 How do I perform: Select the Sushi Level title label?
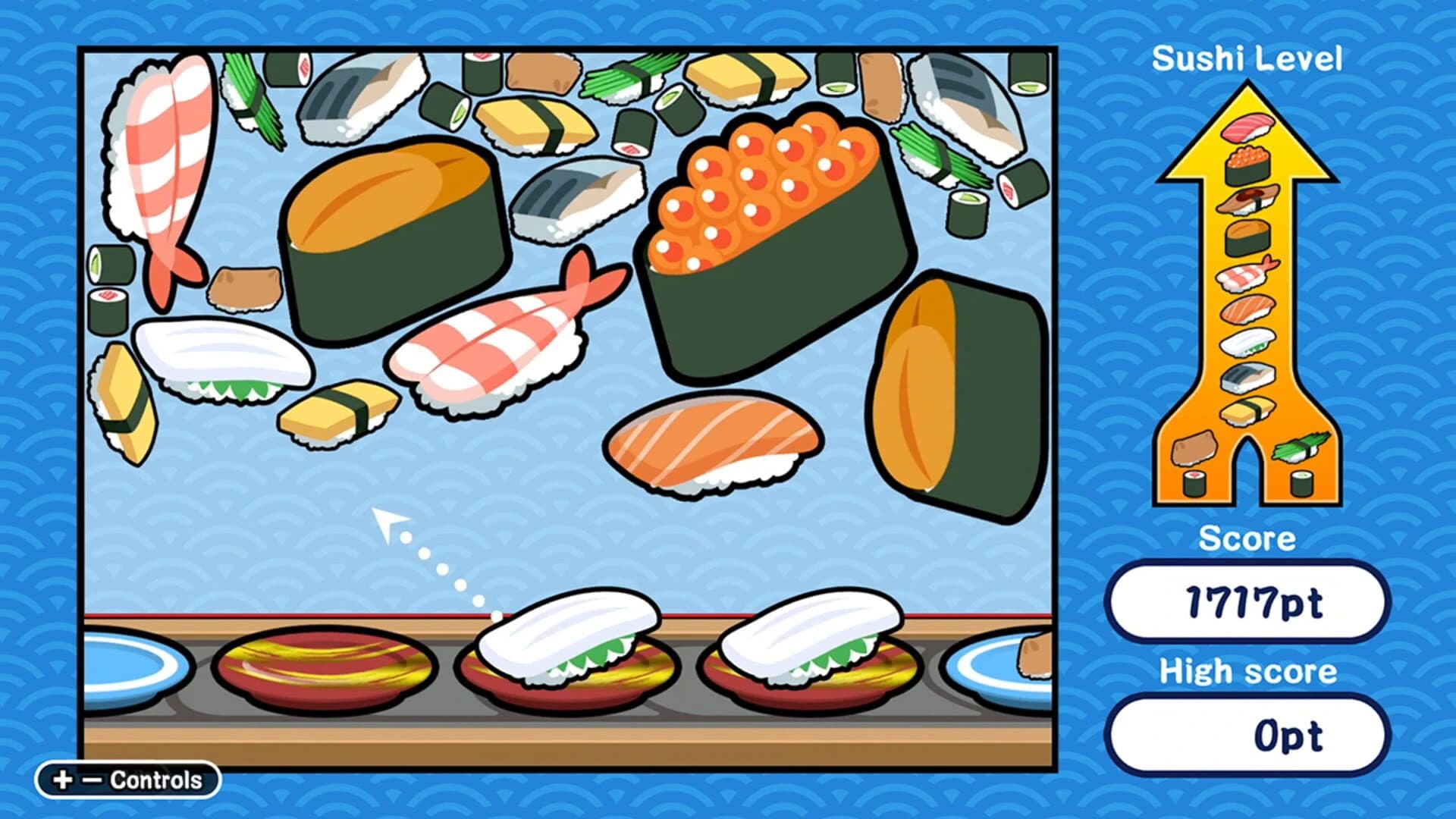1247,57
